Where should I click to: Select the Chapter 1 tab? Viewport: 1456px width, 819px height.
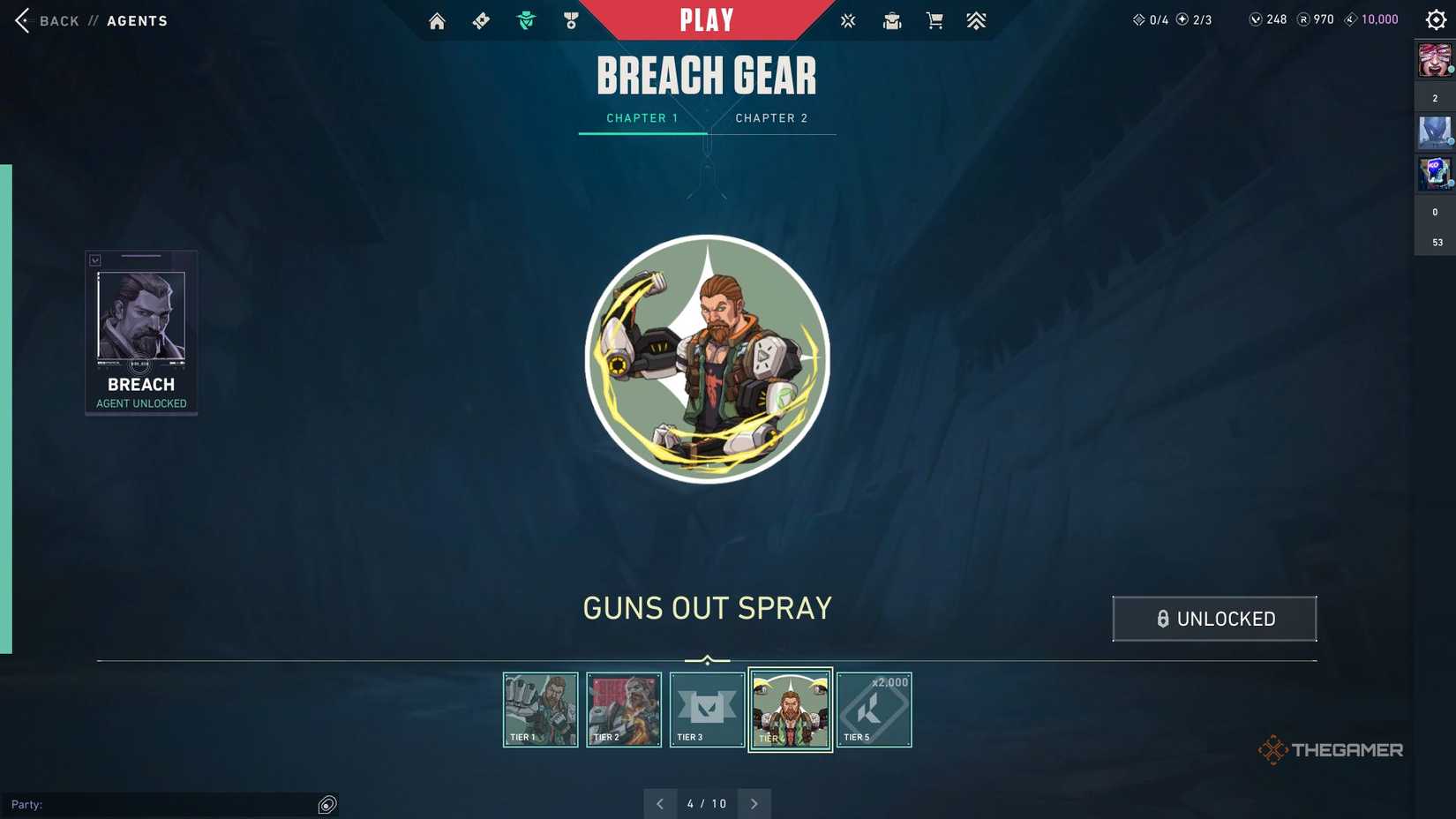click(x=642, y=117)
